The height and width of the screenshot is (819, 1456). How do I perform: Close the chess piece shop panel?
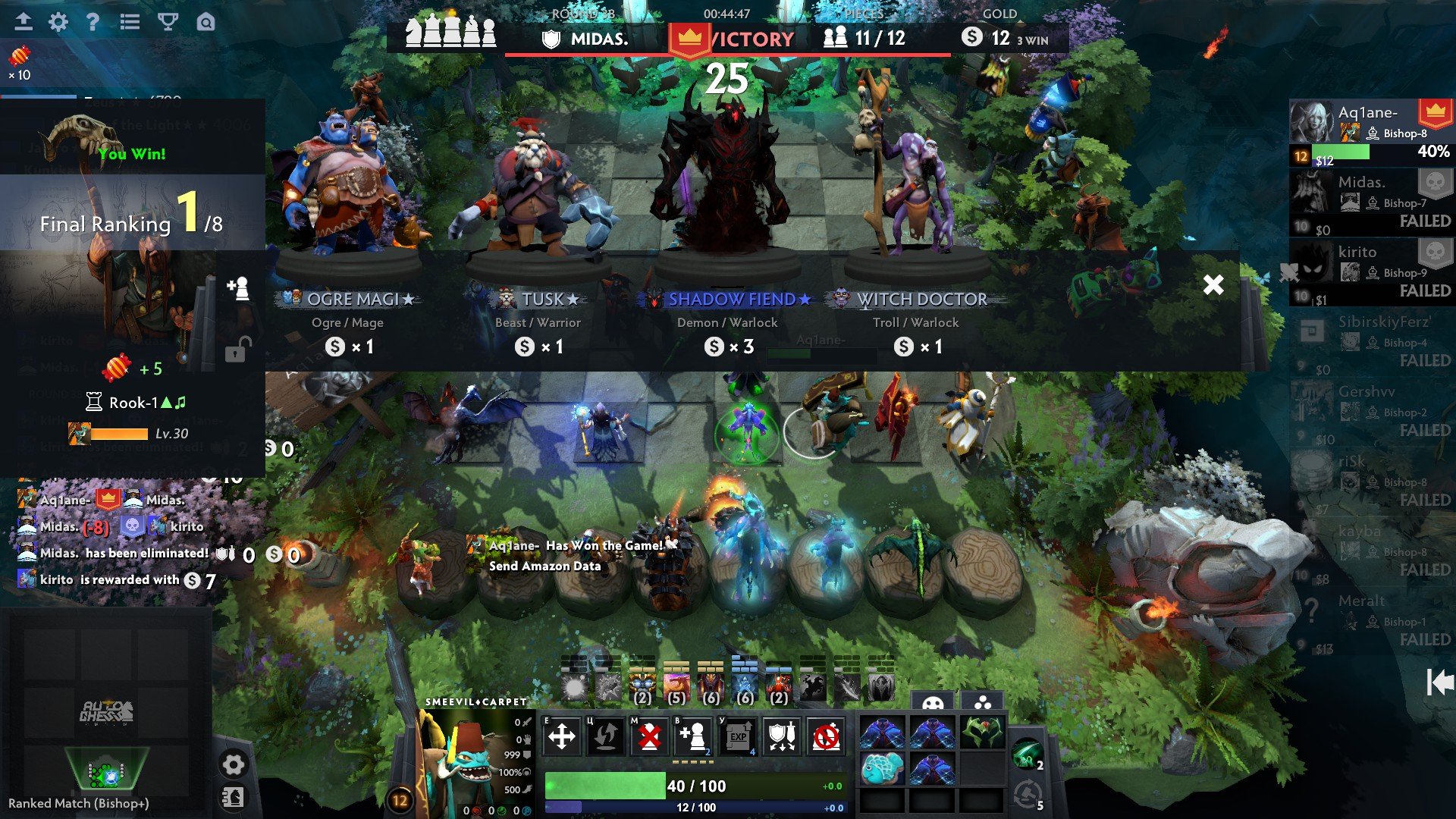click(x=1213, y=284)
